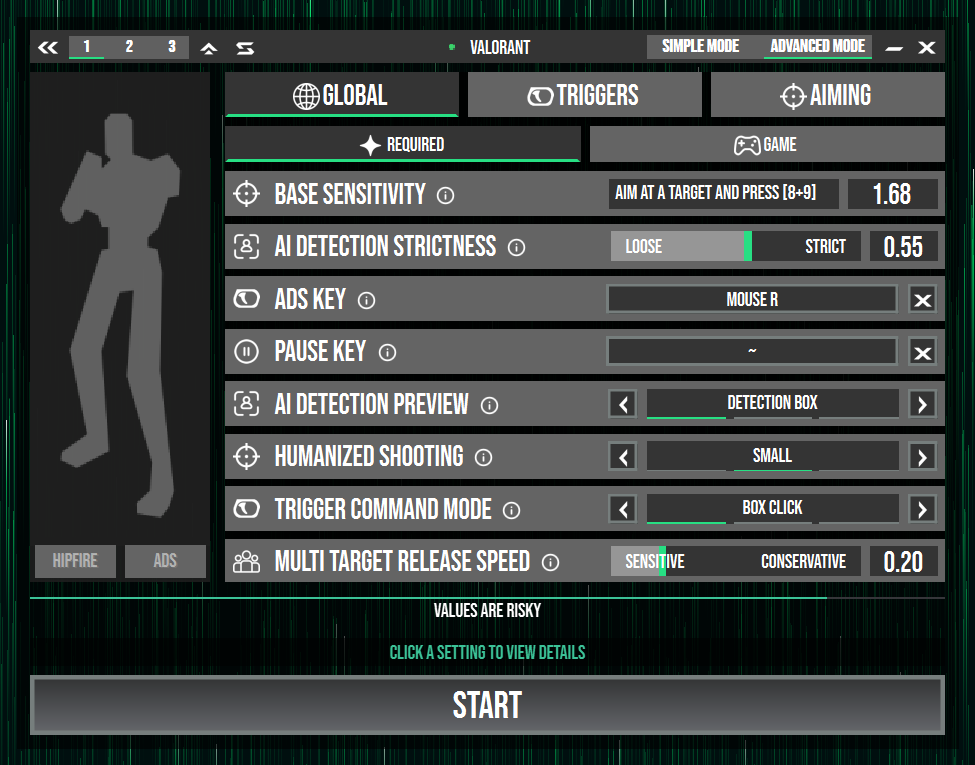Open the Base Sensitivity info icon
The height and width of the screenshot is (765, 975).
446,195
